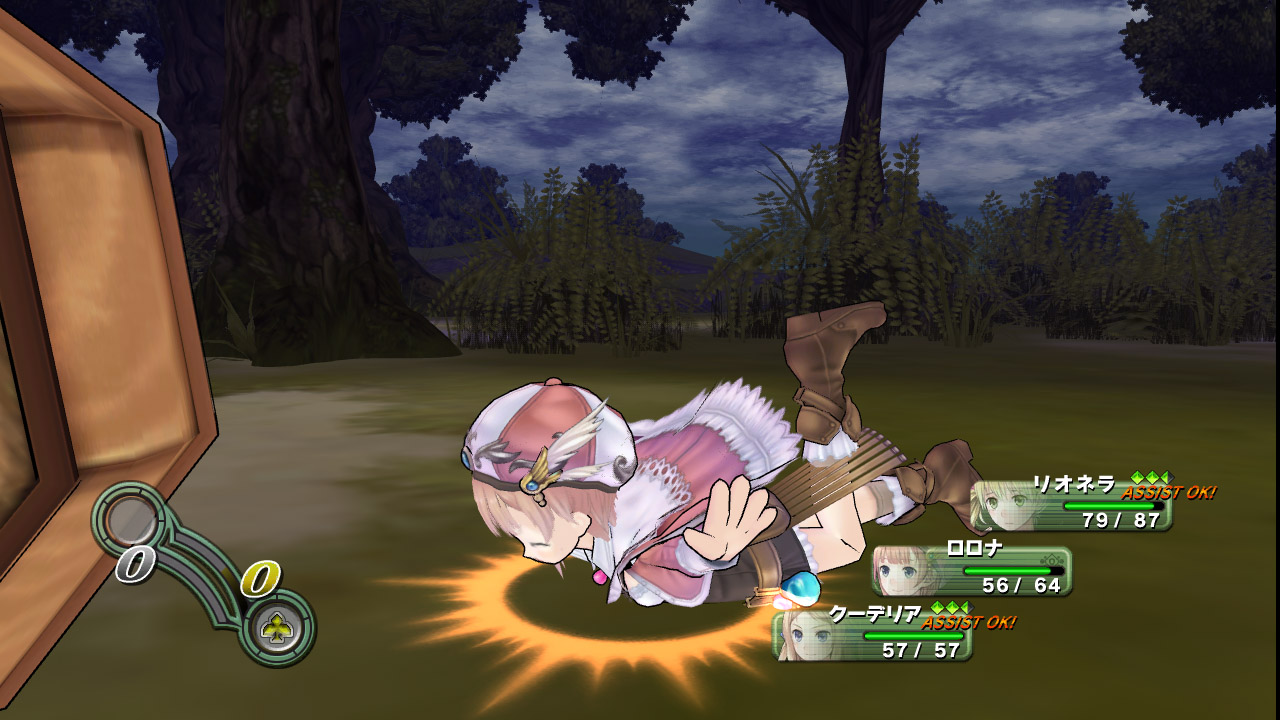Select the round empty orb on the gauge
Viewport: 1280px width, 720px height.
(x=131, y=520)
